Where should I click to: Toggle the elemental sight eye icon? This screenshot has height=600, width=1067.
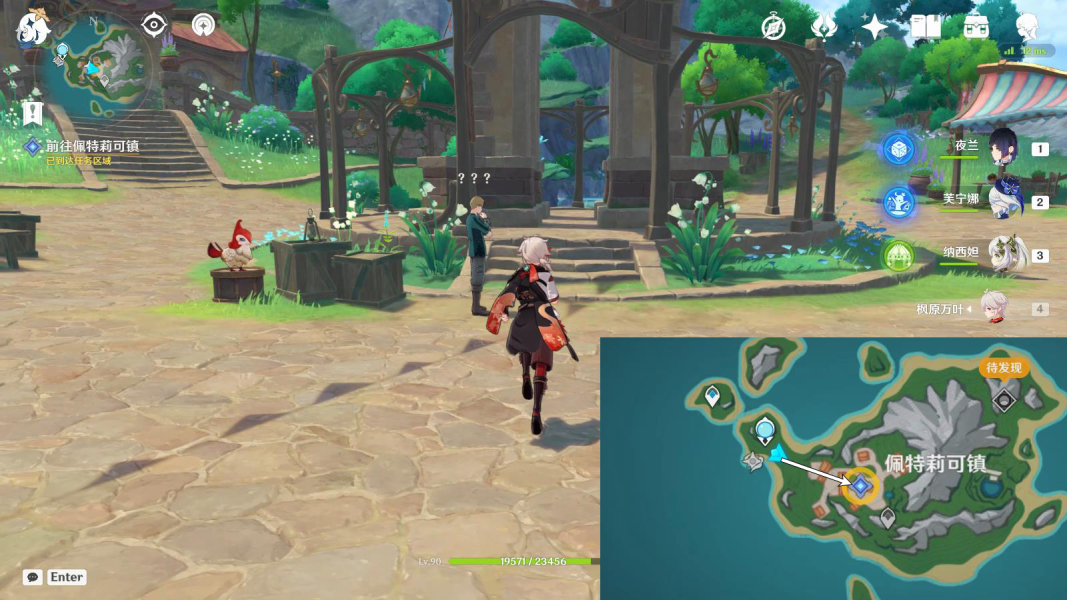pos(153,24)
